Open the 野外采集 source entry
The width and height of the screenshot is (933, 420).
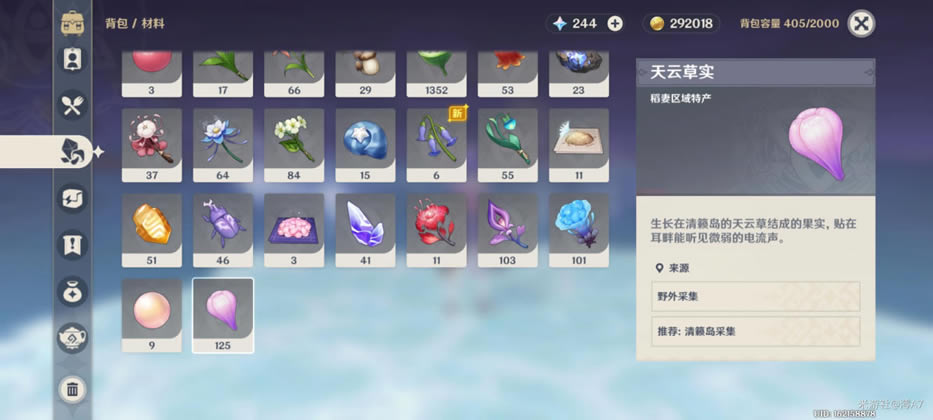pyautogui.click(x=755, y=296)
